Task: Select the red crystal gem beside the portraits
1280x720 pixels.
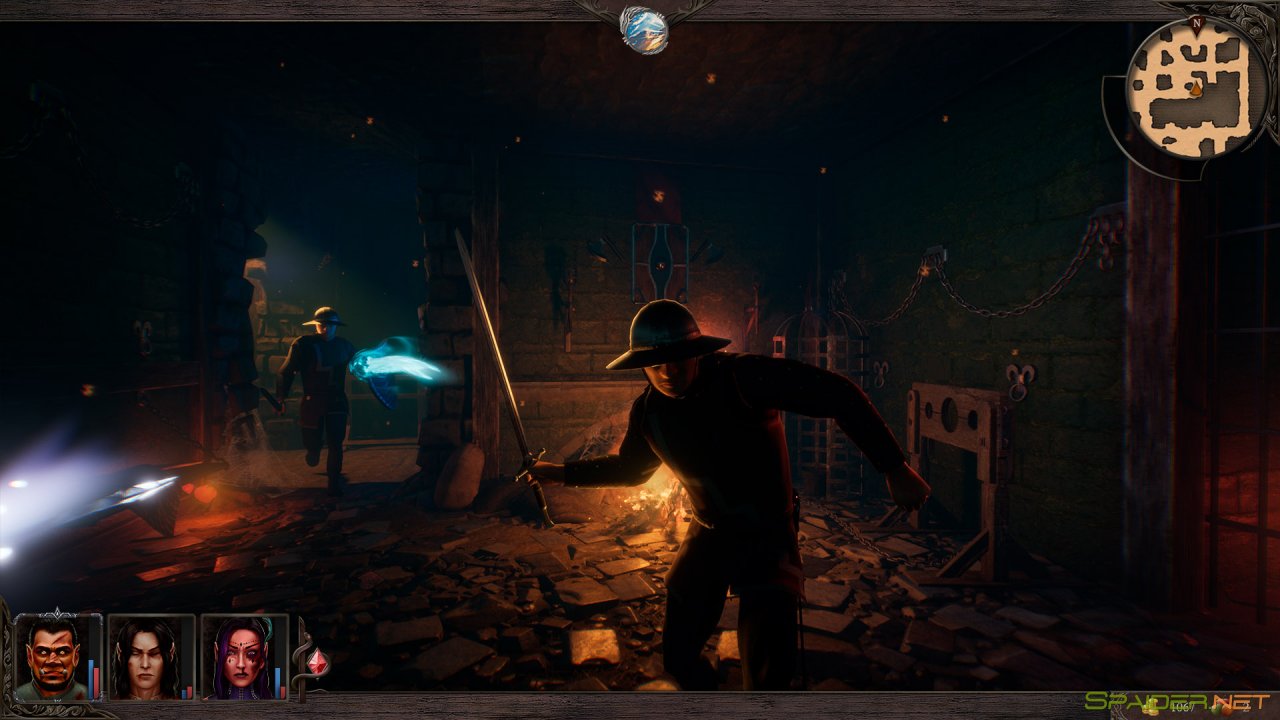Action: pyautogui.click(x=316, y=661)
